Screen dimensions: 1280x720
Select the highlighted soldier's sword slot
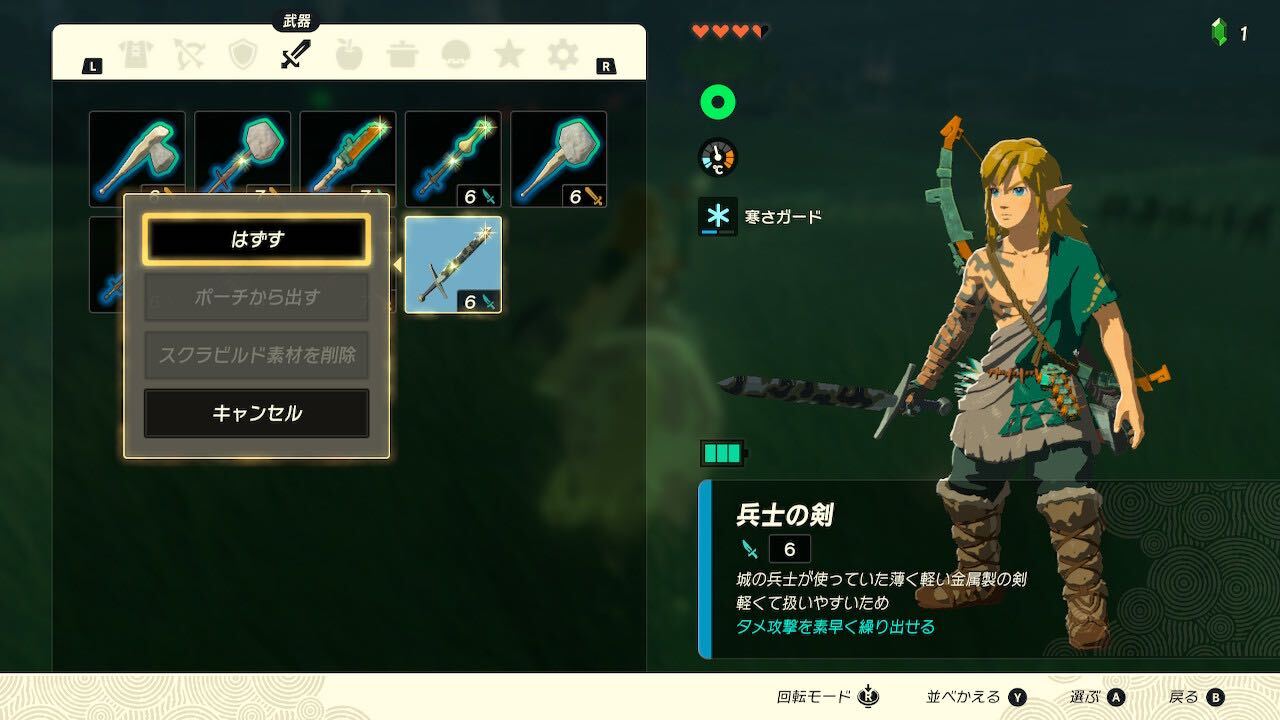(x=453, y=264)
